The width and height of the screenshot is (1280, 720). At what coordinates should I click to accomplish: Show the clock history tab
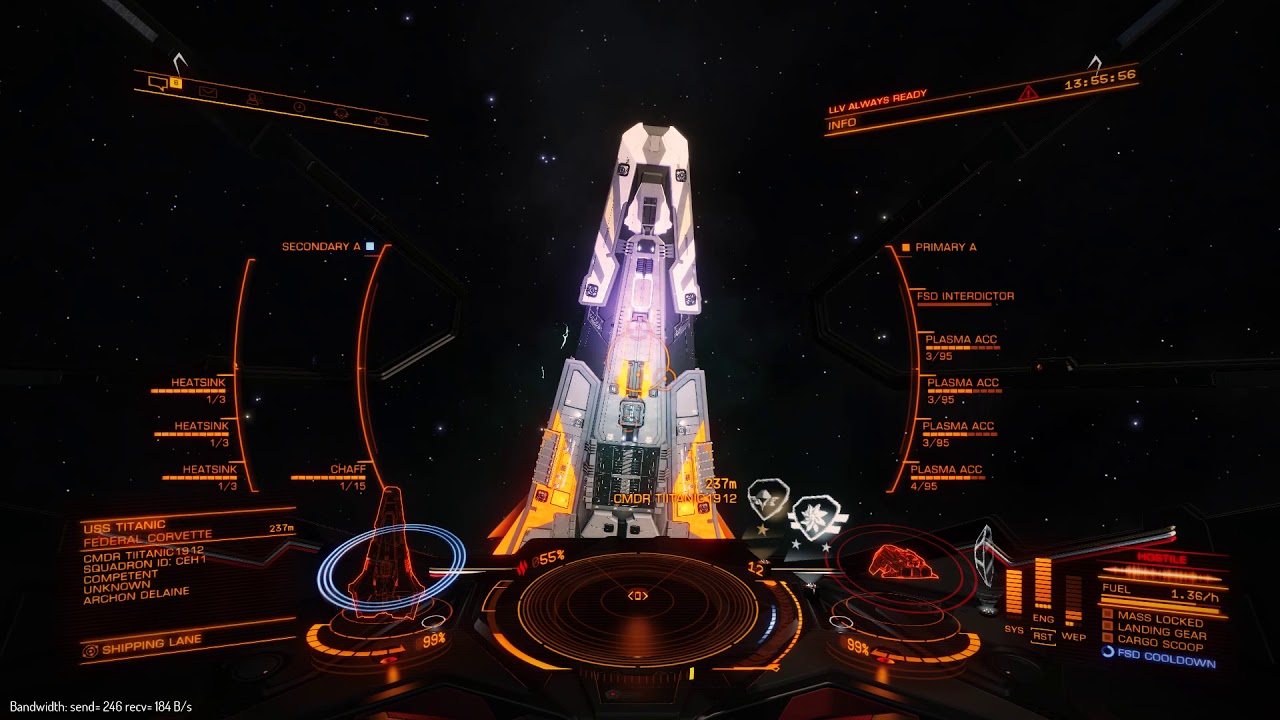[299, 106]
